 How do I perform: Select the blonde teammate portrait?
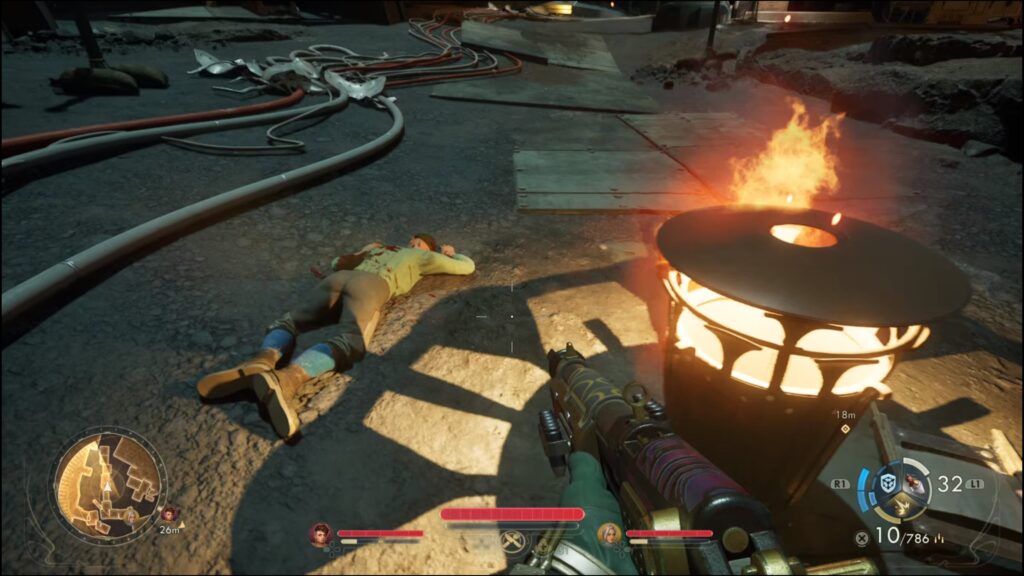tap(608, 534)
